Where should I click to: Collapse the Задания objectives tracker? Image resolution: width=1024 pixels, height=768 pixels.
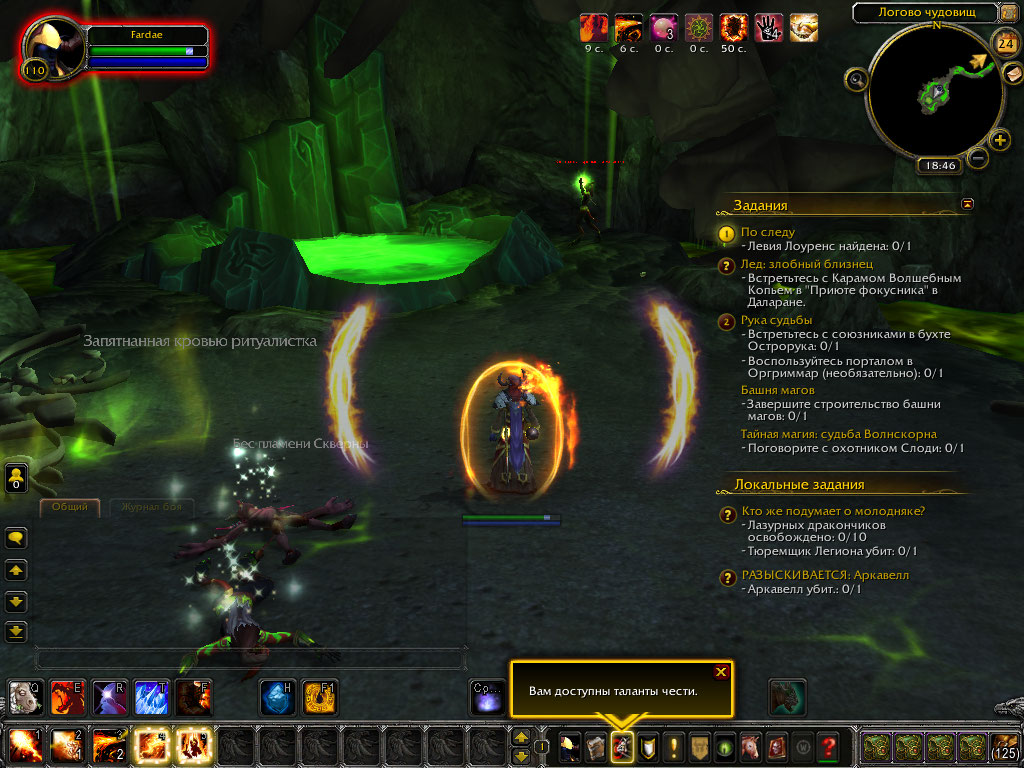967,203
